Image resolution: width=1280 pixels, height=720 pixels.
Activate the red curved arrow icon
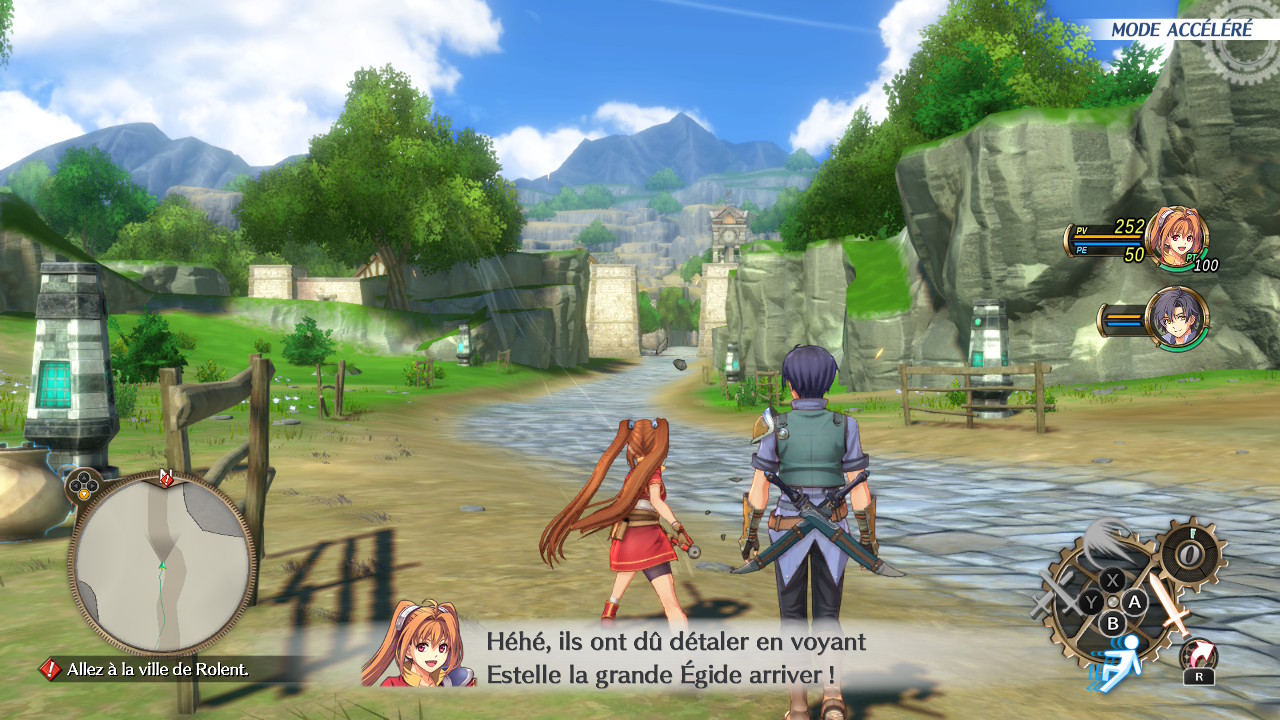tap(1197, 655)
